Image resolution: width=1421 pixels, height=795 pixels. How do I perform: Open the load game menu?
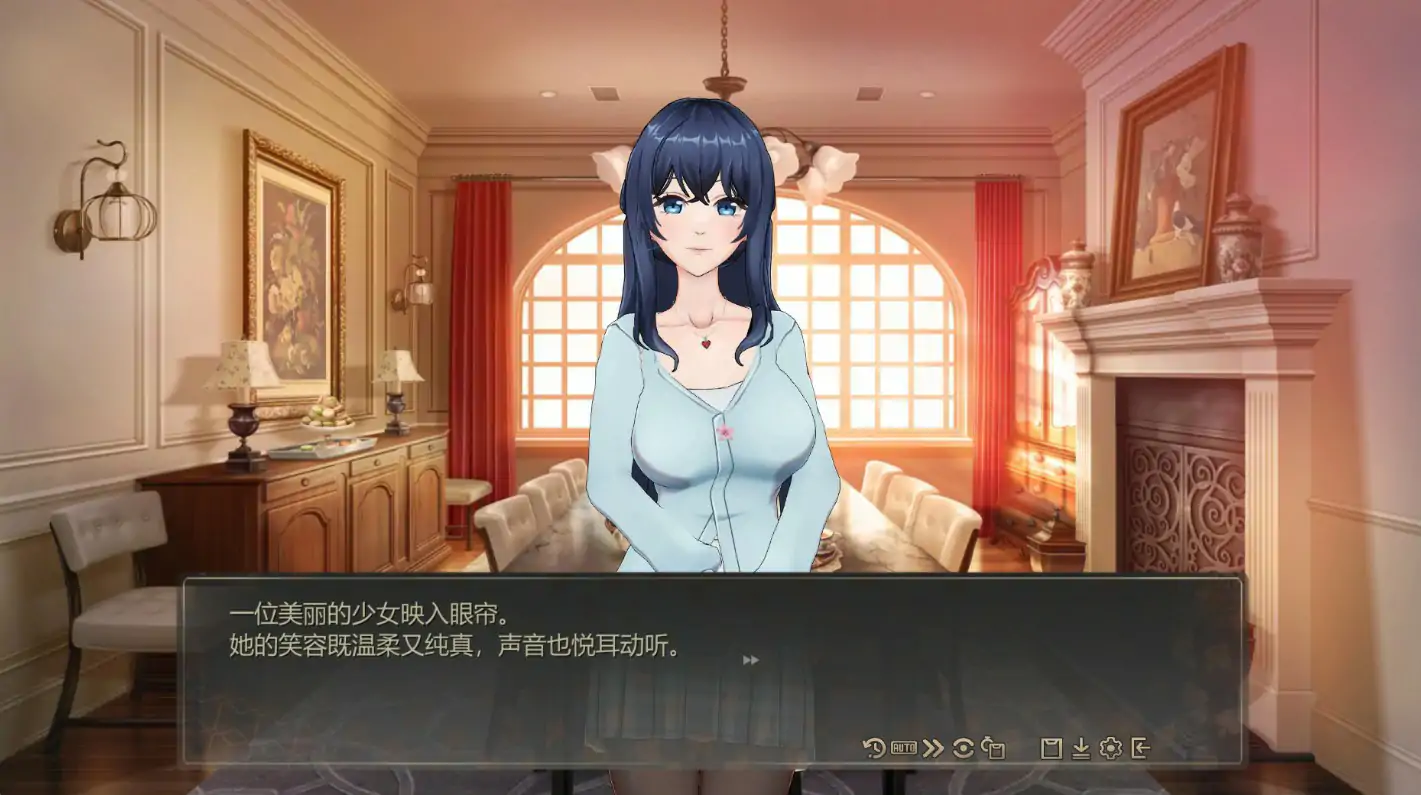tap(1081, 748)
